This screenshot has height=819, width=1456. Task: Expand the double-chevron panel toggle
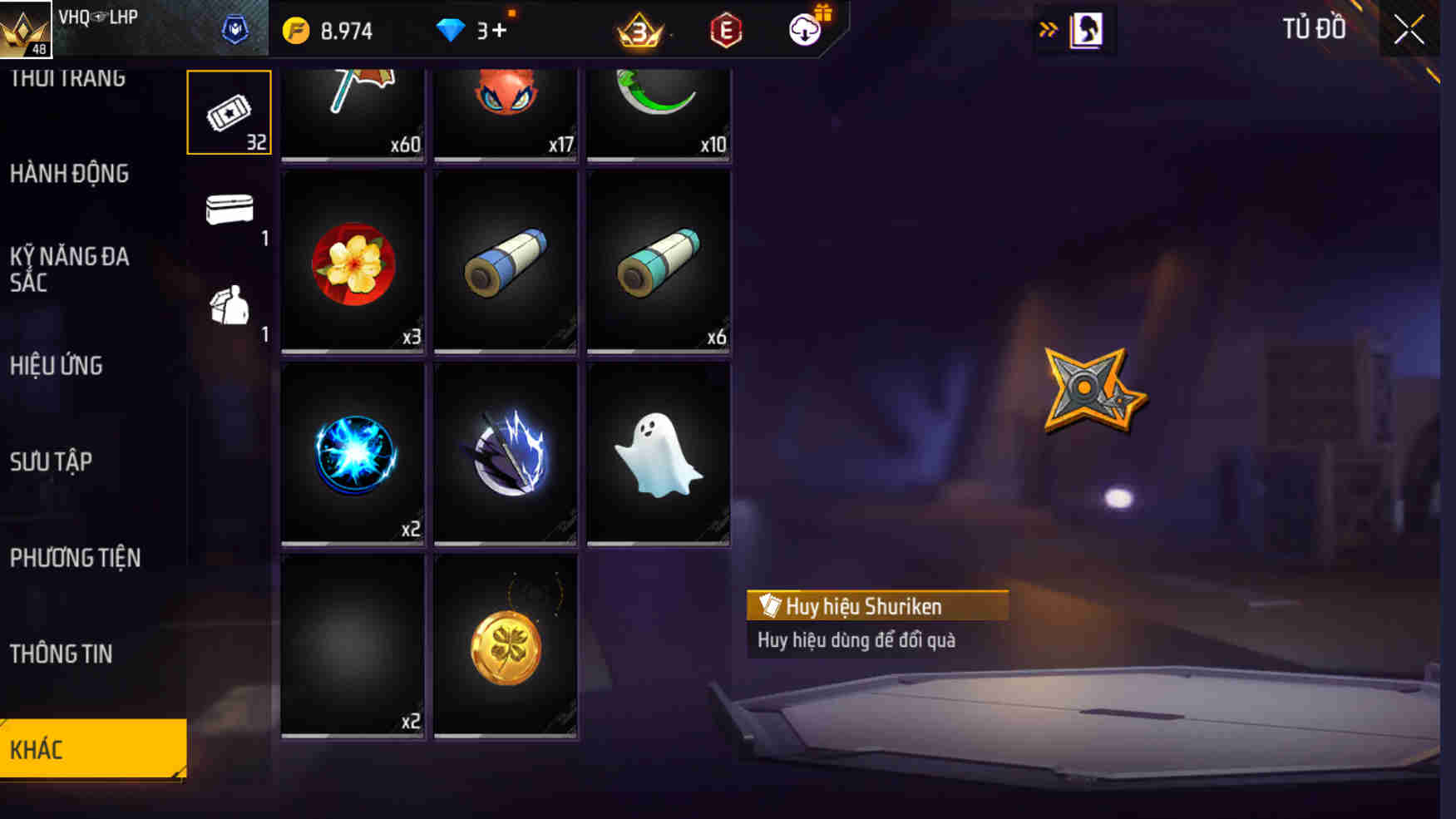(1048, 27)
